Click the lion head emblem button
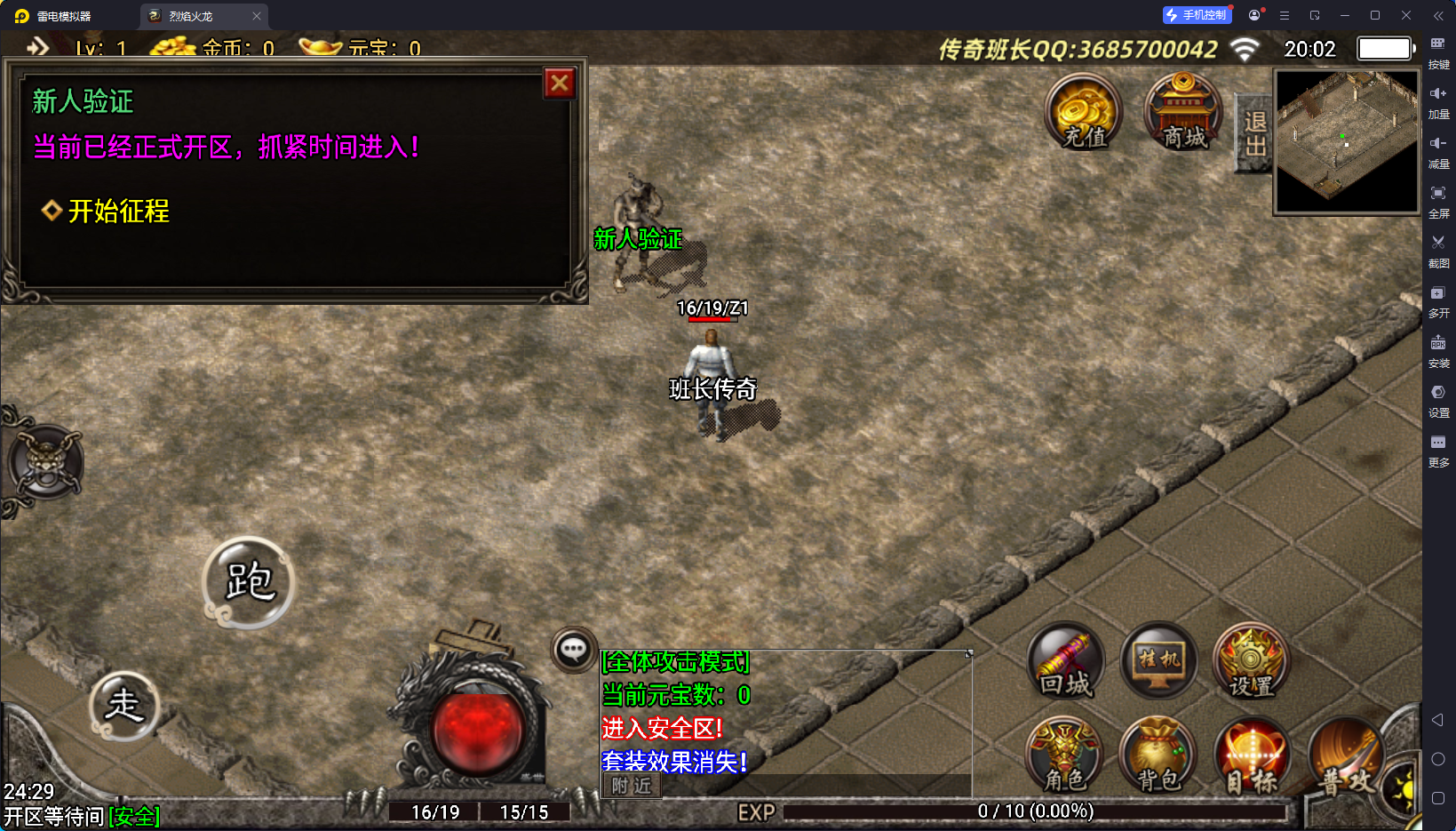 (45, 461)
